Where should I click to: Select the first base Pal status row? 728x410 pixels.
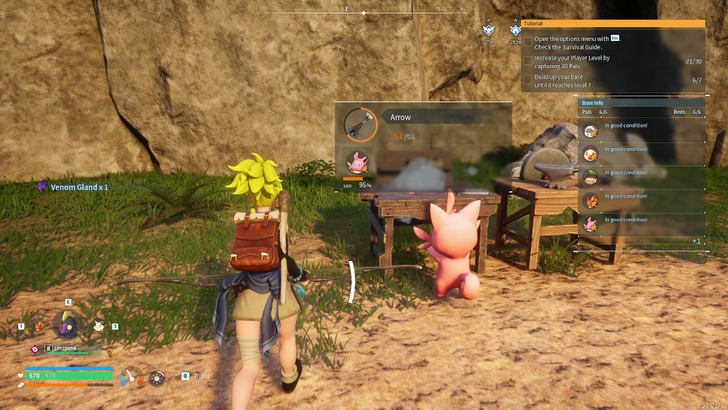(x=640, y=131)
